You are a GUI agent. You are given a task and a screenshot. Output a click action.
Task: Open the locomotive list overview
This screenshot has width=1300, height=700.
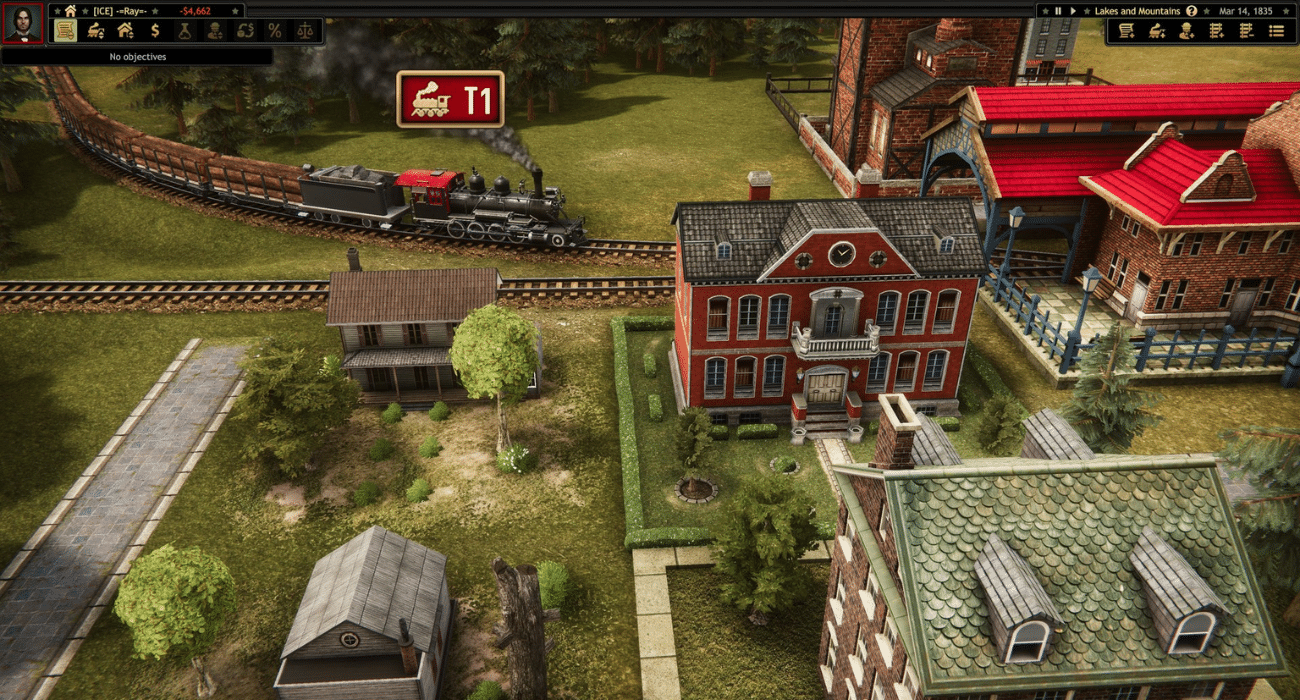click(x=95, y=31)
